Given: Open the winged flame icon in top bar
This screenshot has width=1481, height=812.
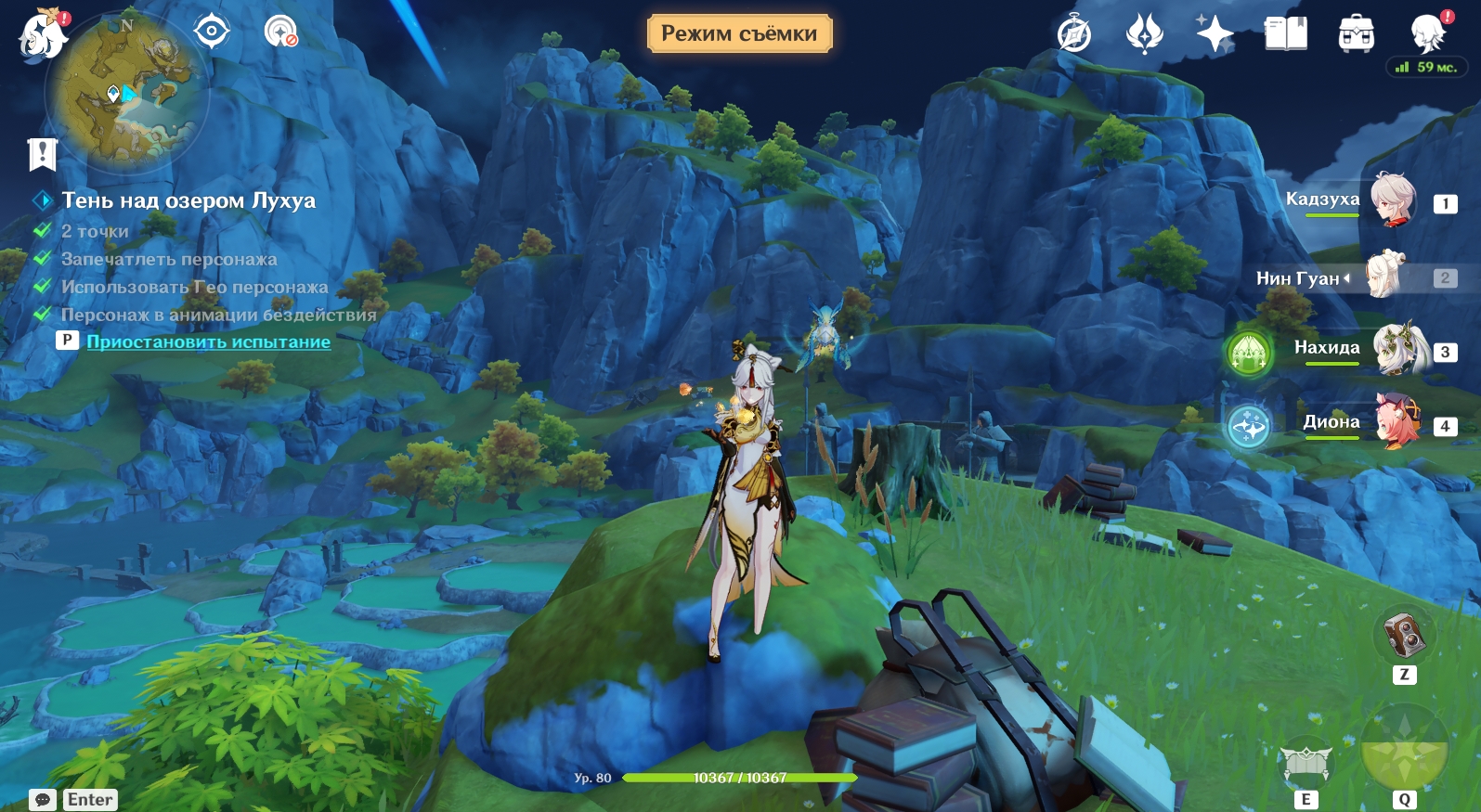Looking at the screenshot, I should [1144, 34].
